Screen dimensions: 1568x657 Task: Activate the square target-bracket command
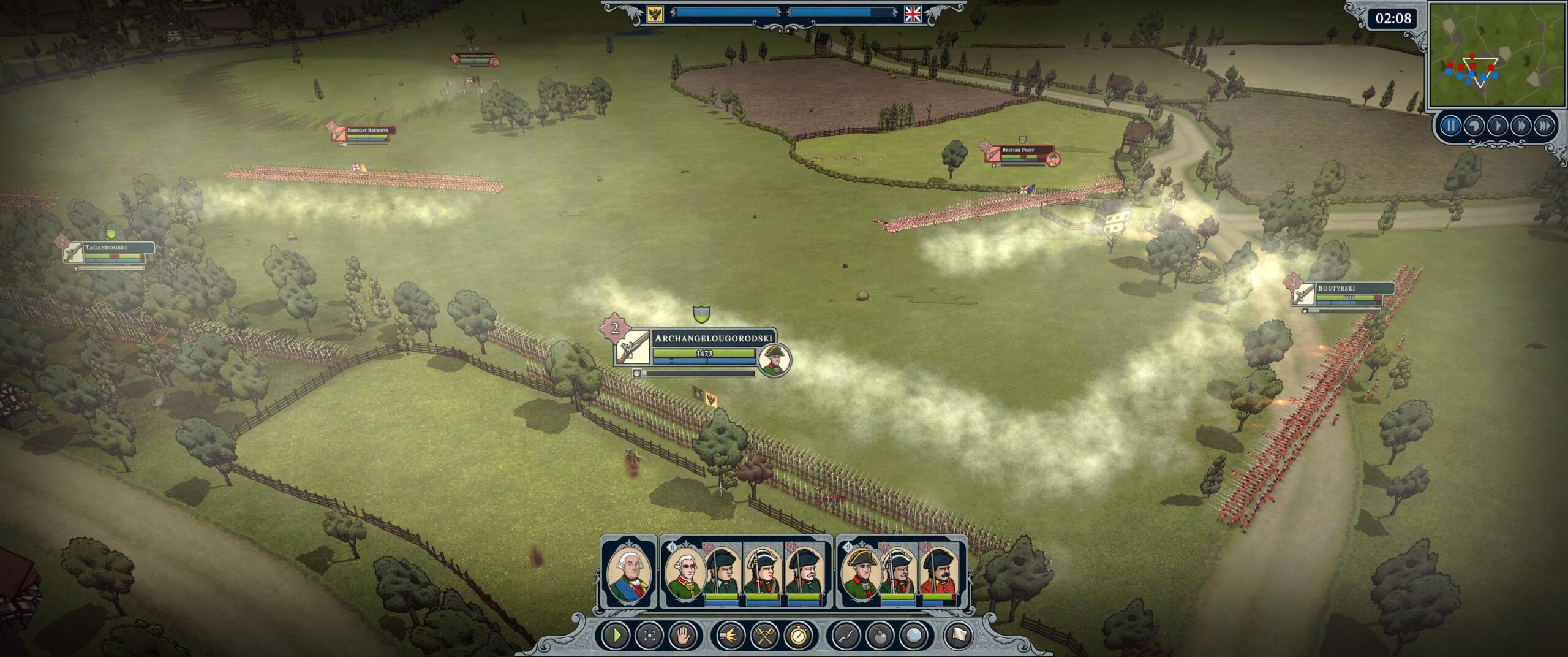click(650, 636)
